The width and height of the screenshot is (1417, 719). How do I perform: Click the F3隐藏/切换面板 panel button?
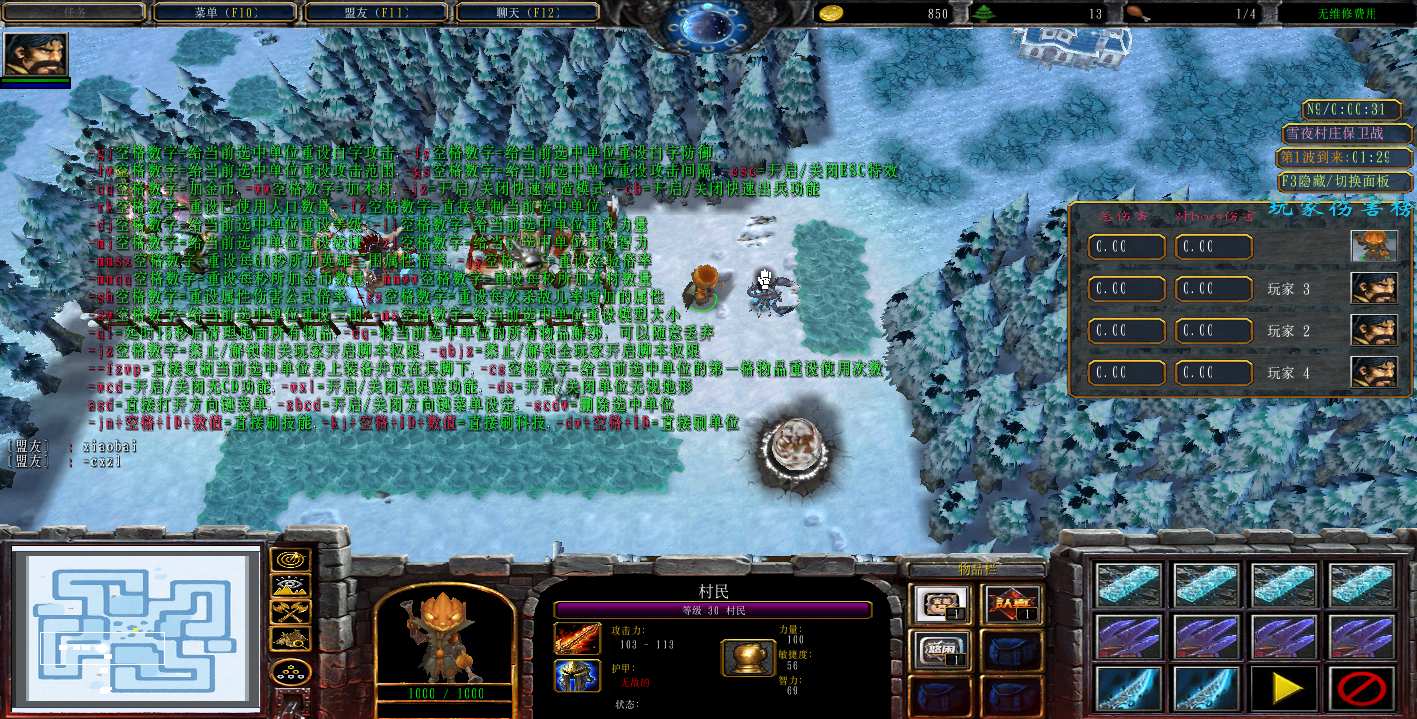(x=1346, y=183)
